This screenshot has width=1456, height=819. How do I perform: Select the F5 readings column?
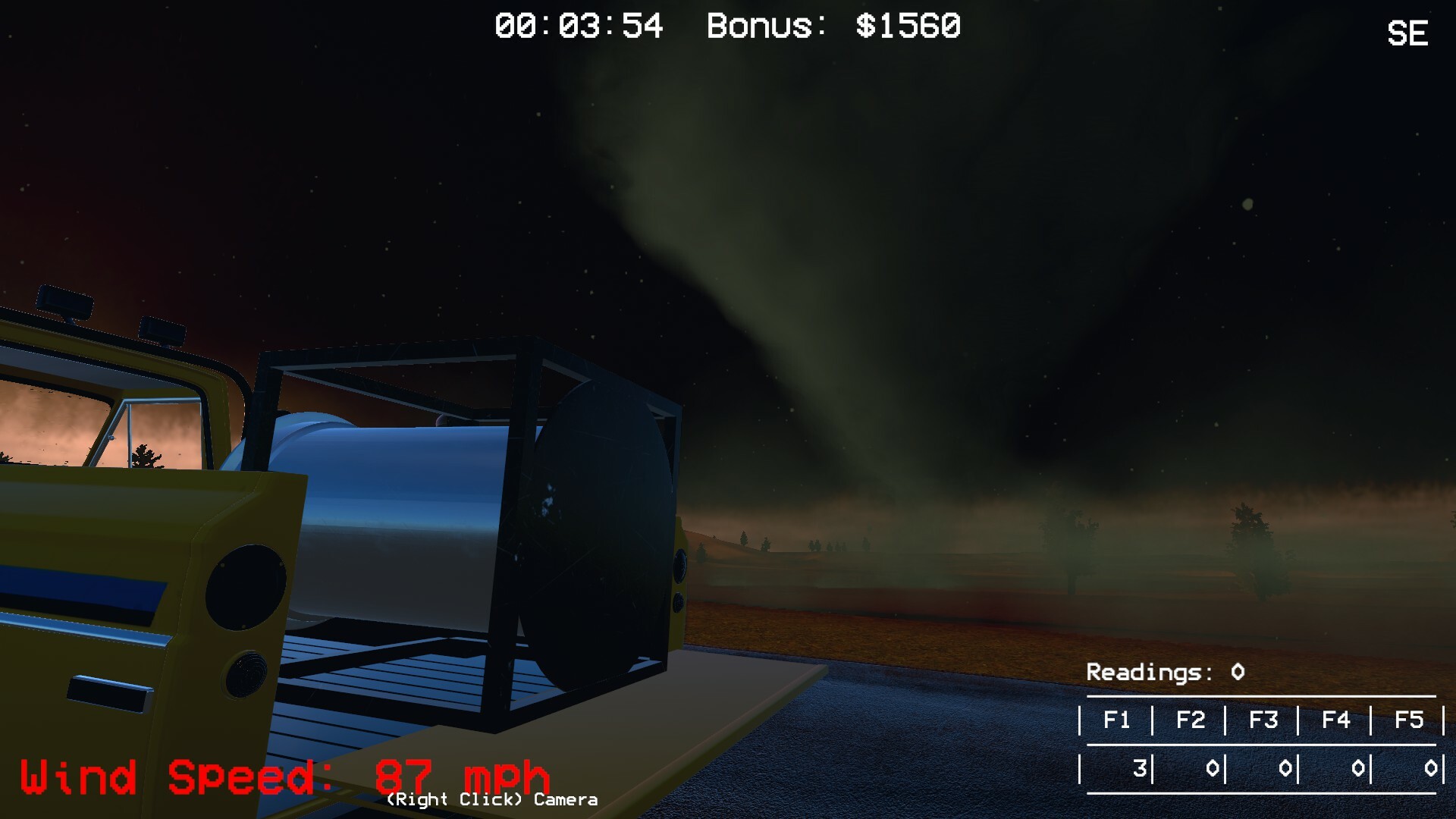[x=1410, y=720]
